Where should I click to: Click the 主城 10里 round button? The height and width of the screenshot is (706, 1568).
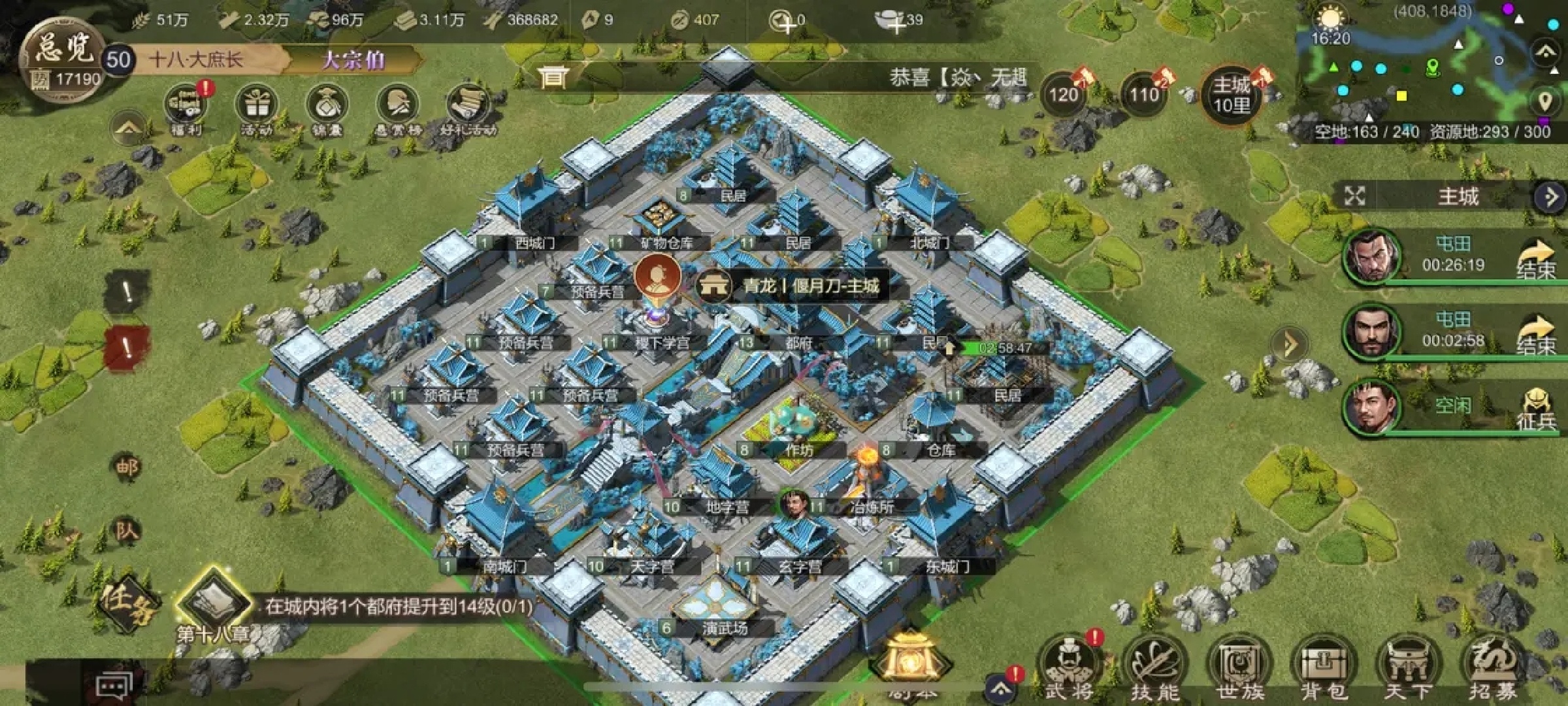point(1231,95)
